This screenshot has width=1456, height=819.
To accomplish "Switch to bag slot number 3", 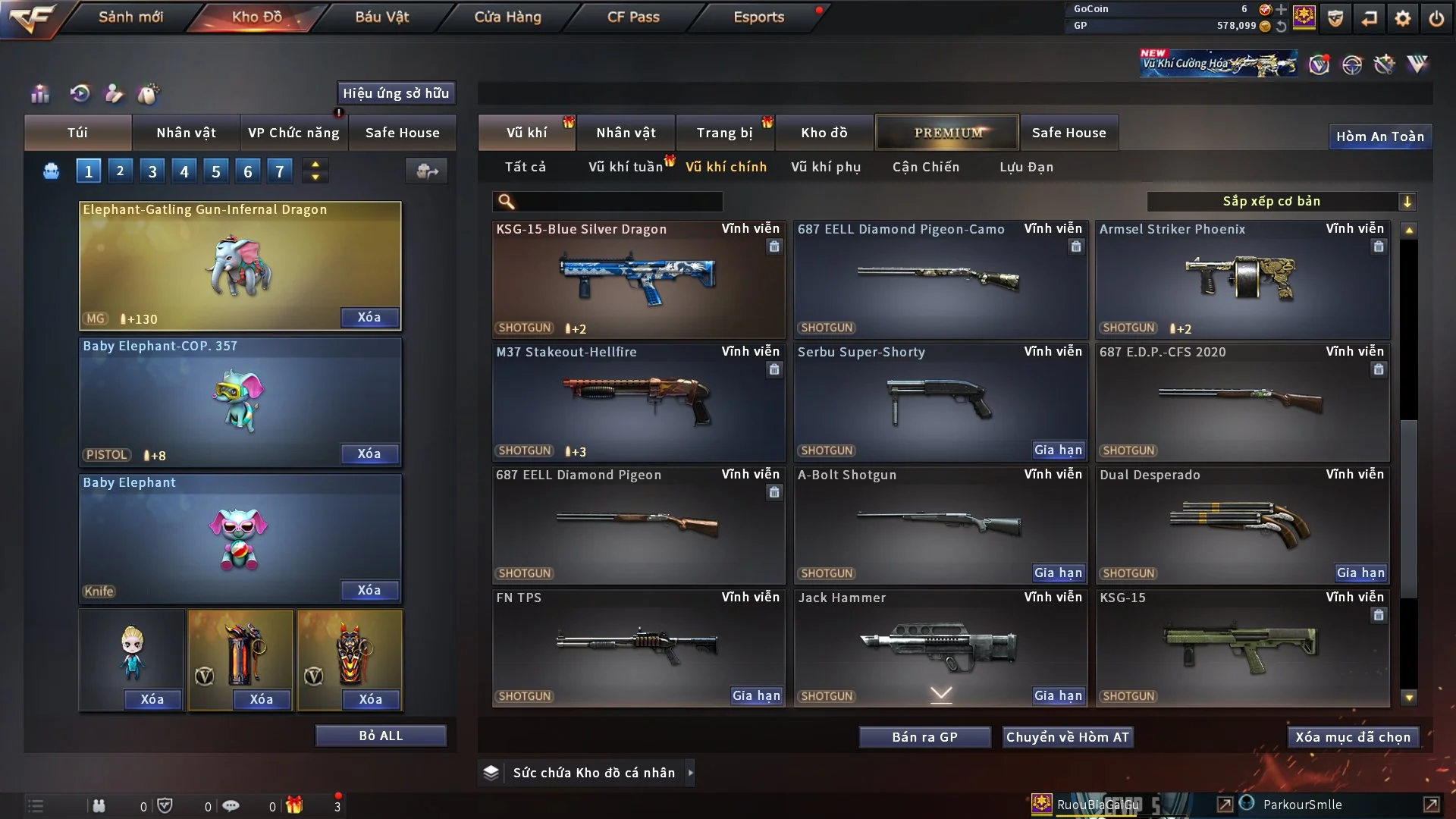I will 152,171.
